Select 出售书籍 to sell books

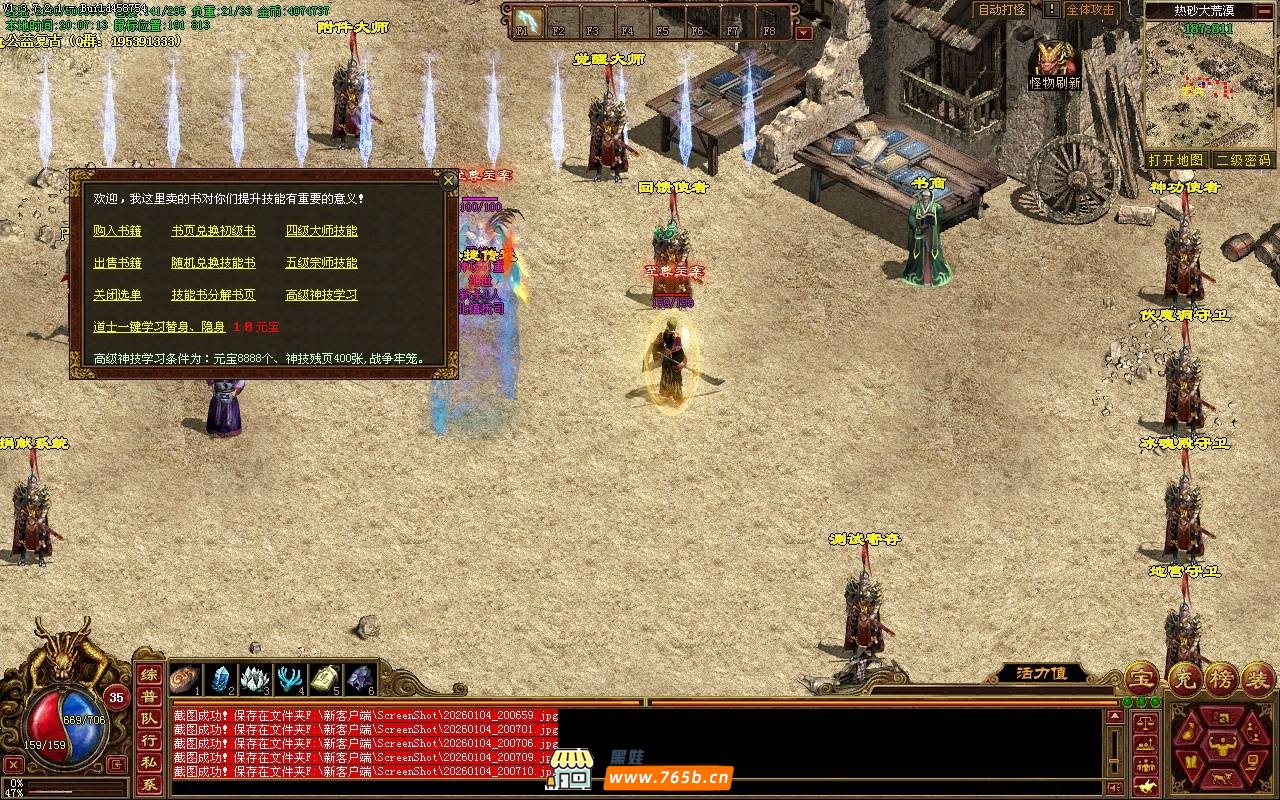[117, 263]
